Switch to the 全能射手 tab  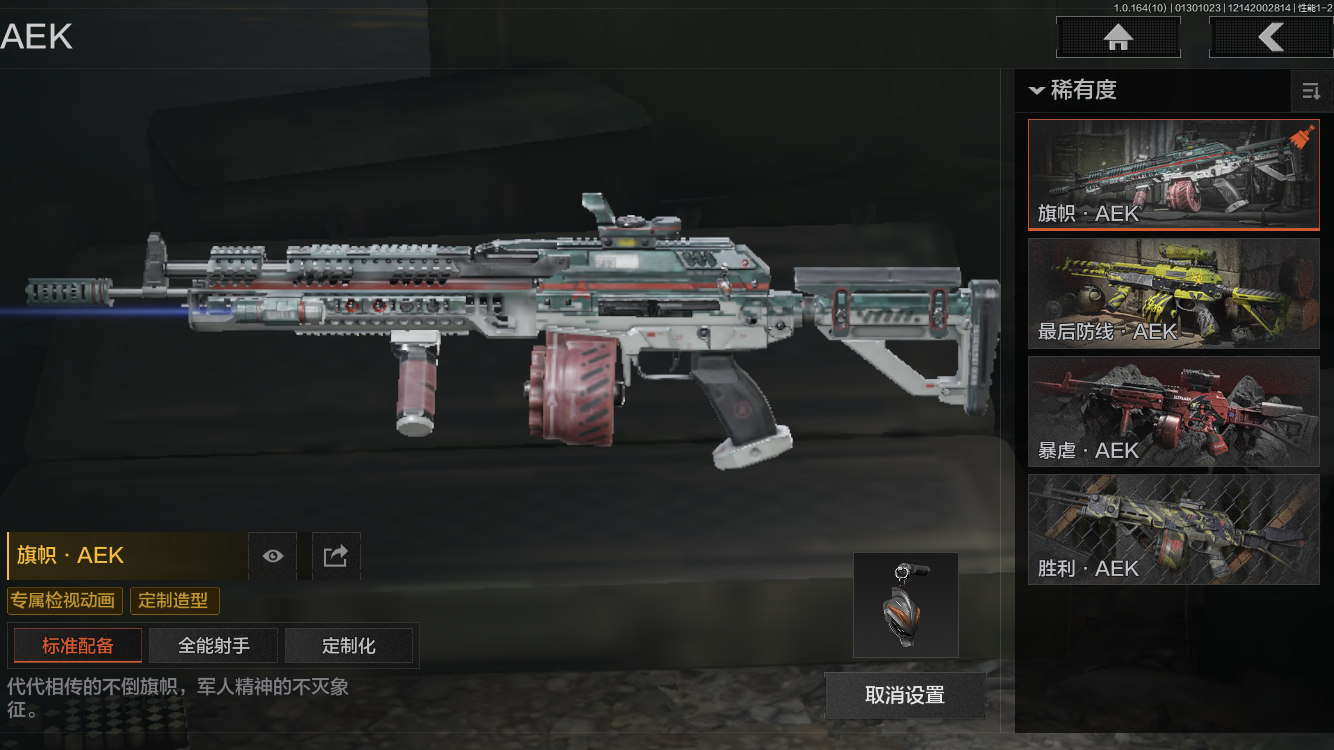[x=214, y=646]
